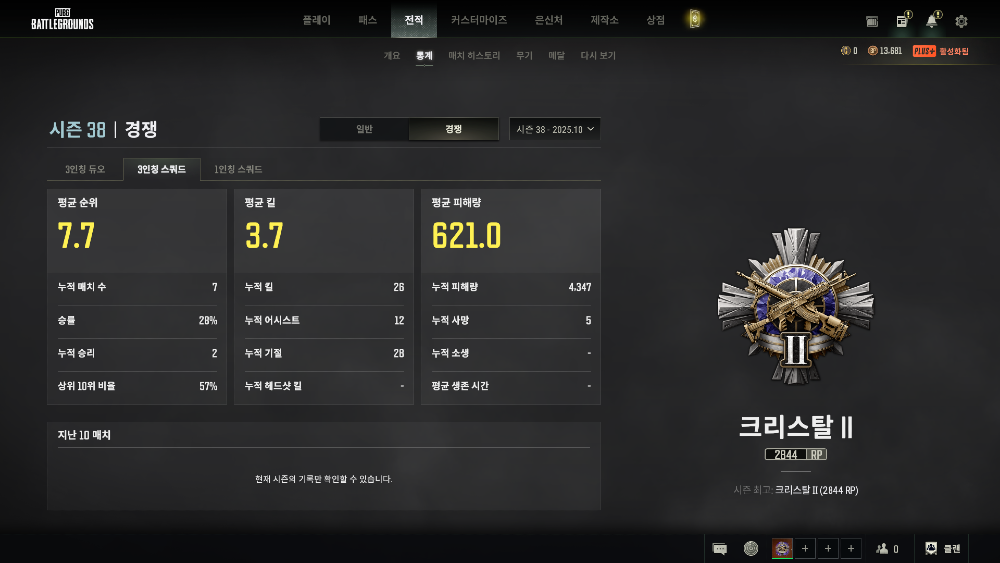This screenshot has height=563, width=1000.
Task: Select the 은신처 menu entry
Action: [x=549, y=20]
